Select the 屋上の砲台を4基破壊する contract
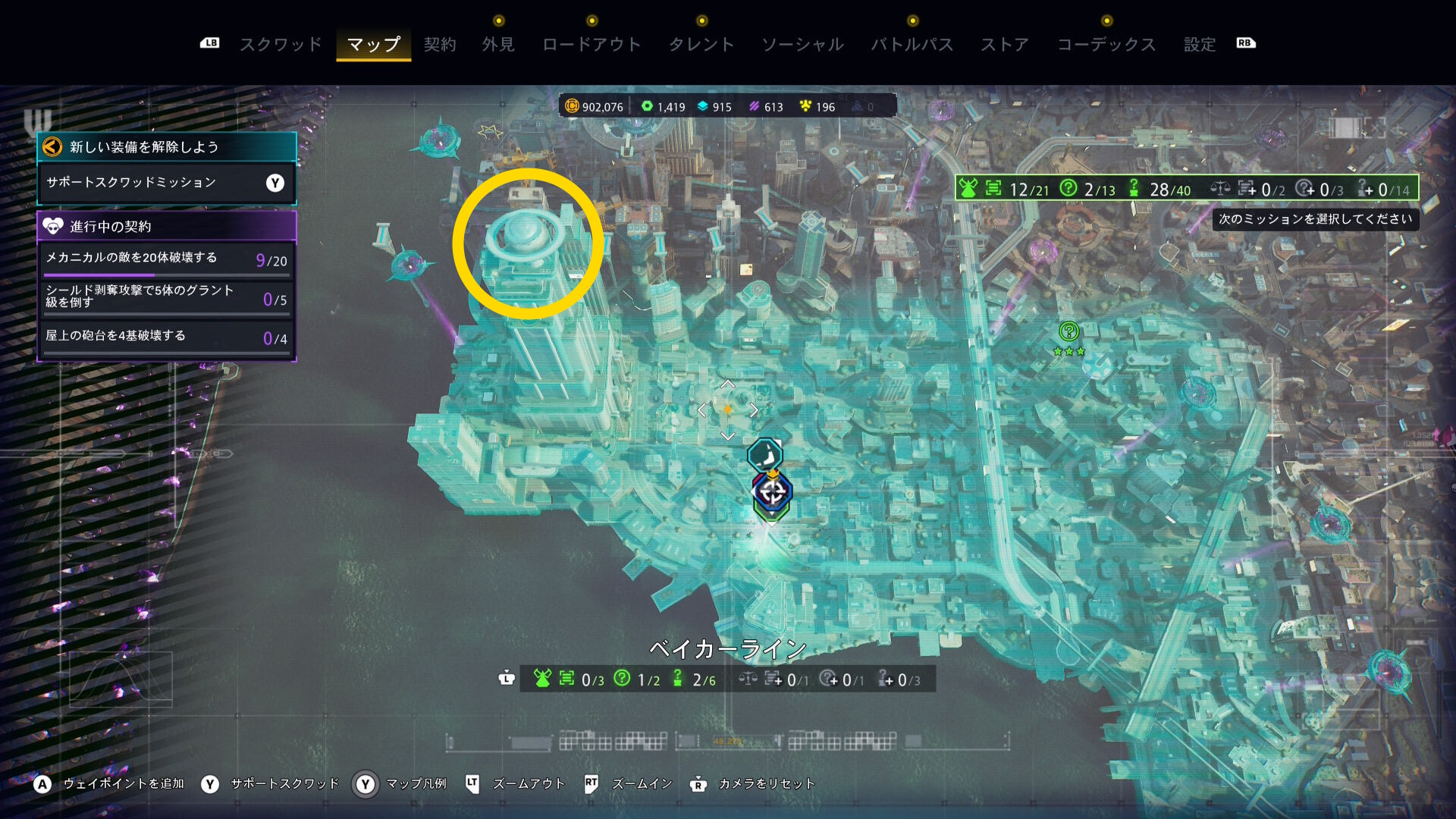 [x=166, y=337]
